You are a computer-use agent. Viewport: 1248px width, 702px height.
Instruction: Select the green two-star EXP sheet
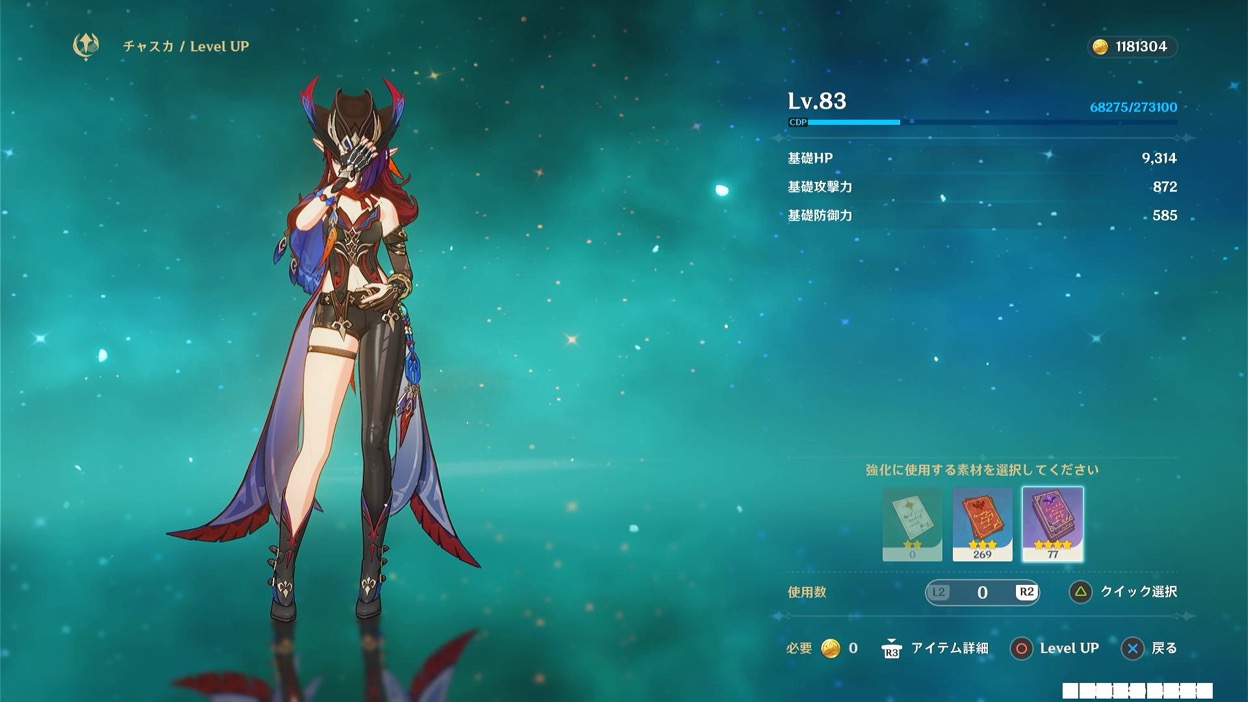point(912,524)
